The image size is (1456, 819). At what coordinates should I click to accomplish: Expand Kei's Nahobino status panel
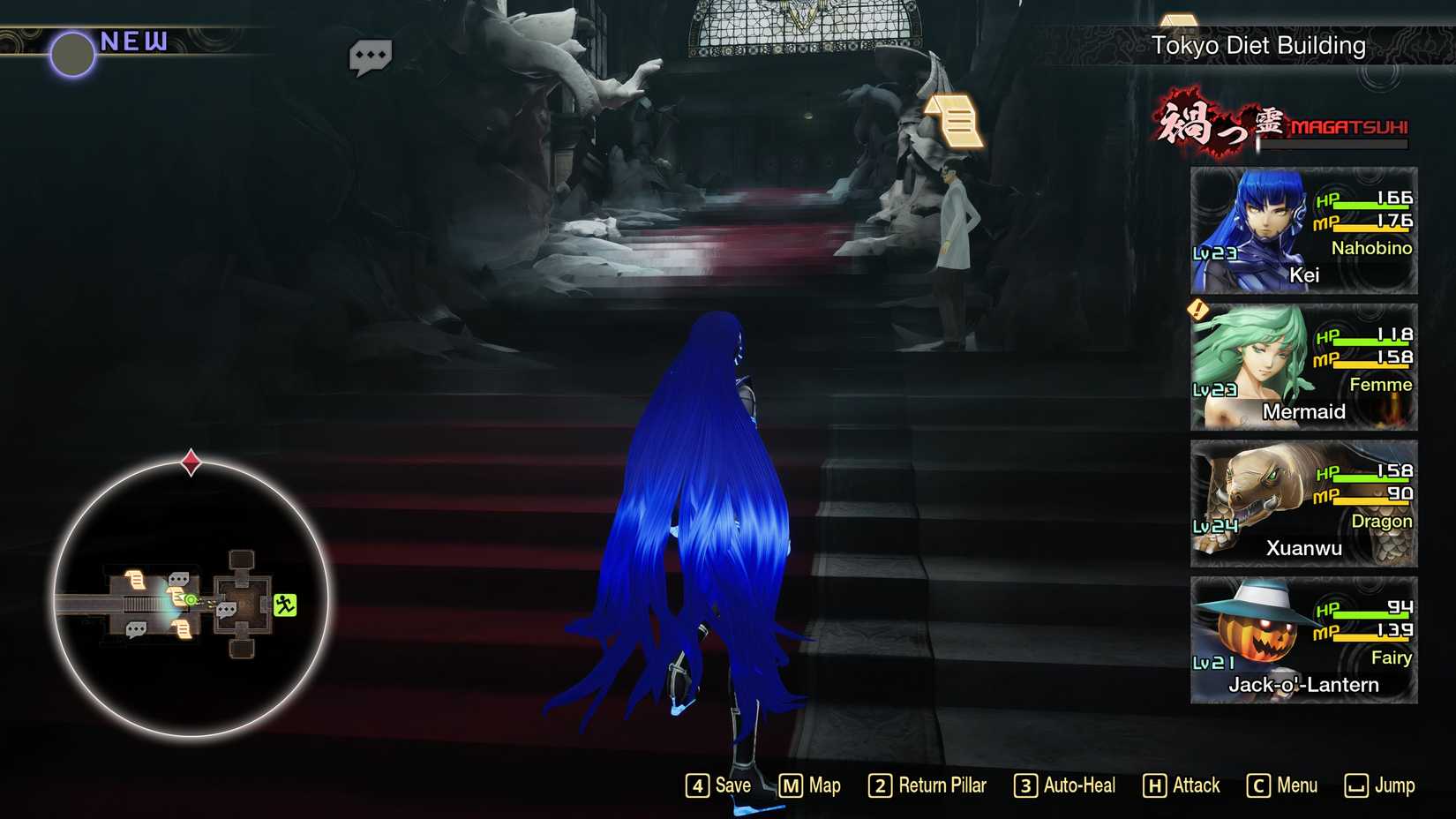click(x=1303, y=231)
